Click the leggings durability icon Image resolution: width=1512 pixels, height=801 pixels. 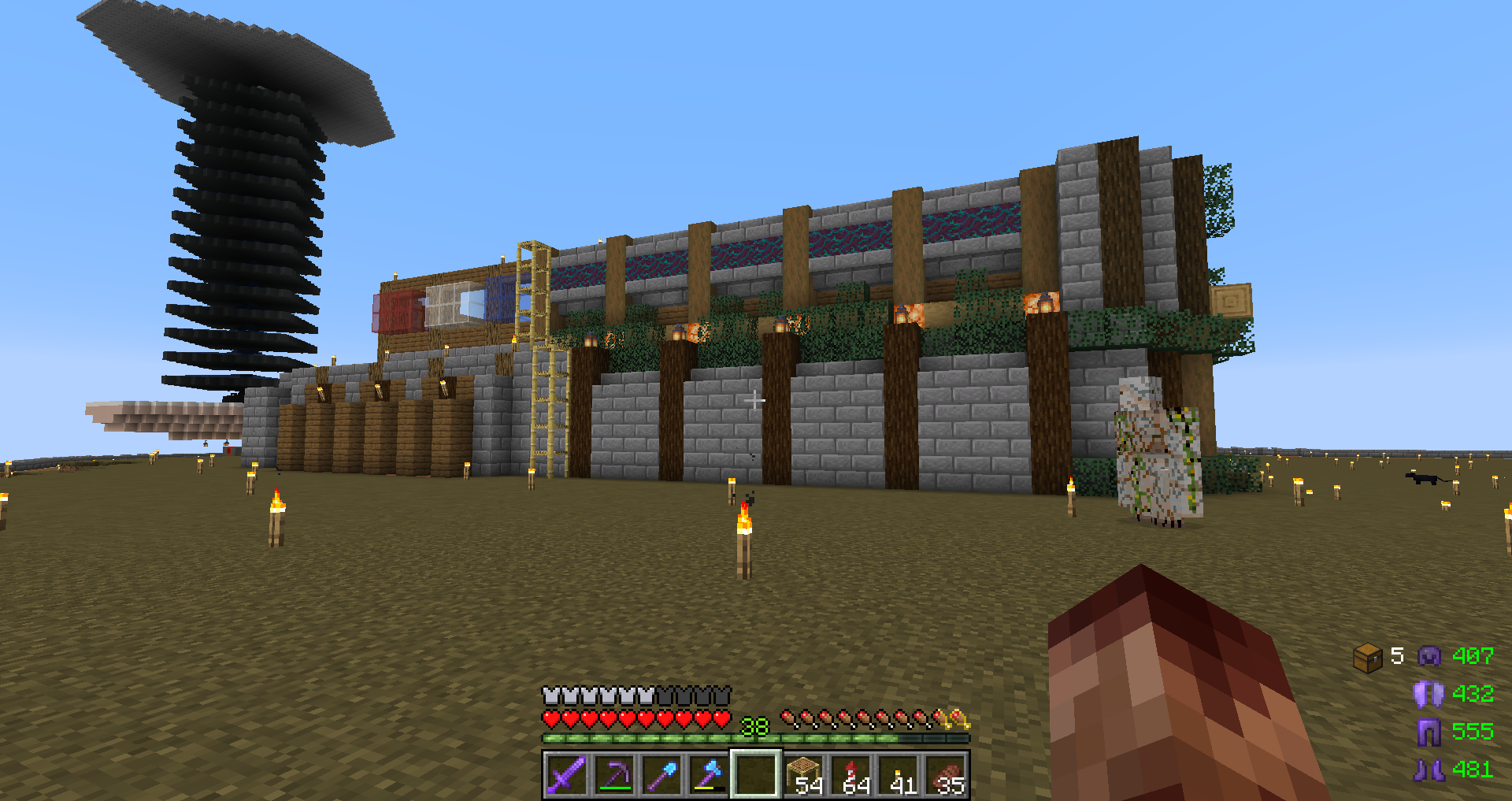pos(1429,732)
